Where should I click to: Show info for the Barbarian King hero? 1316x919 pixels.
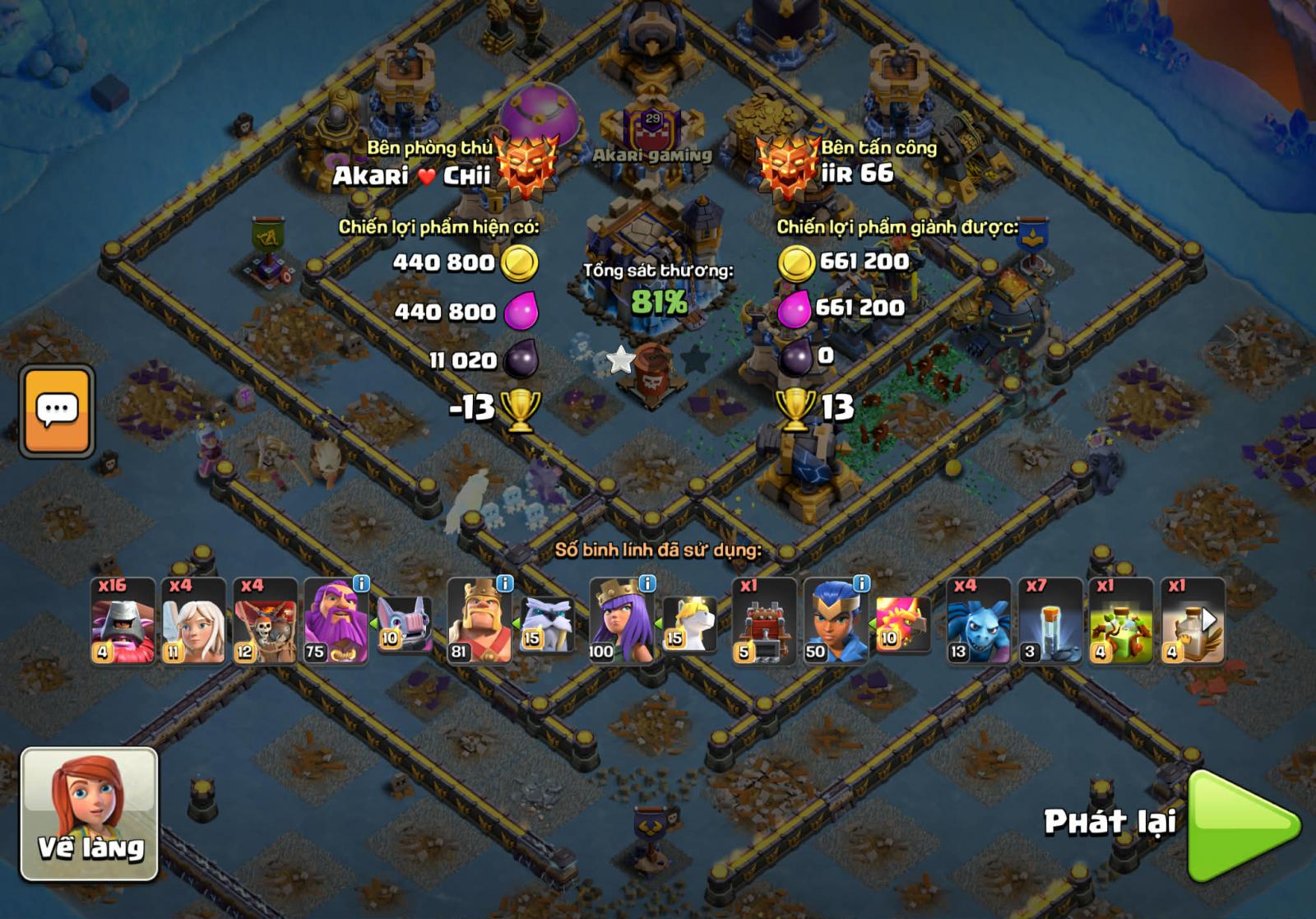tap(504, 583)
